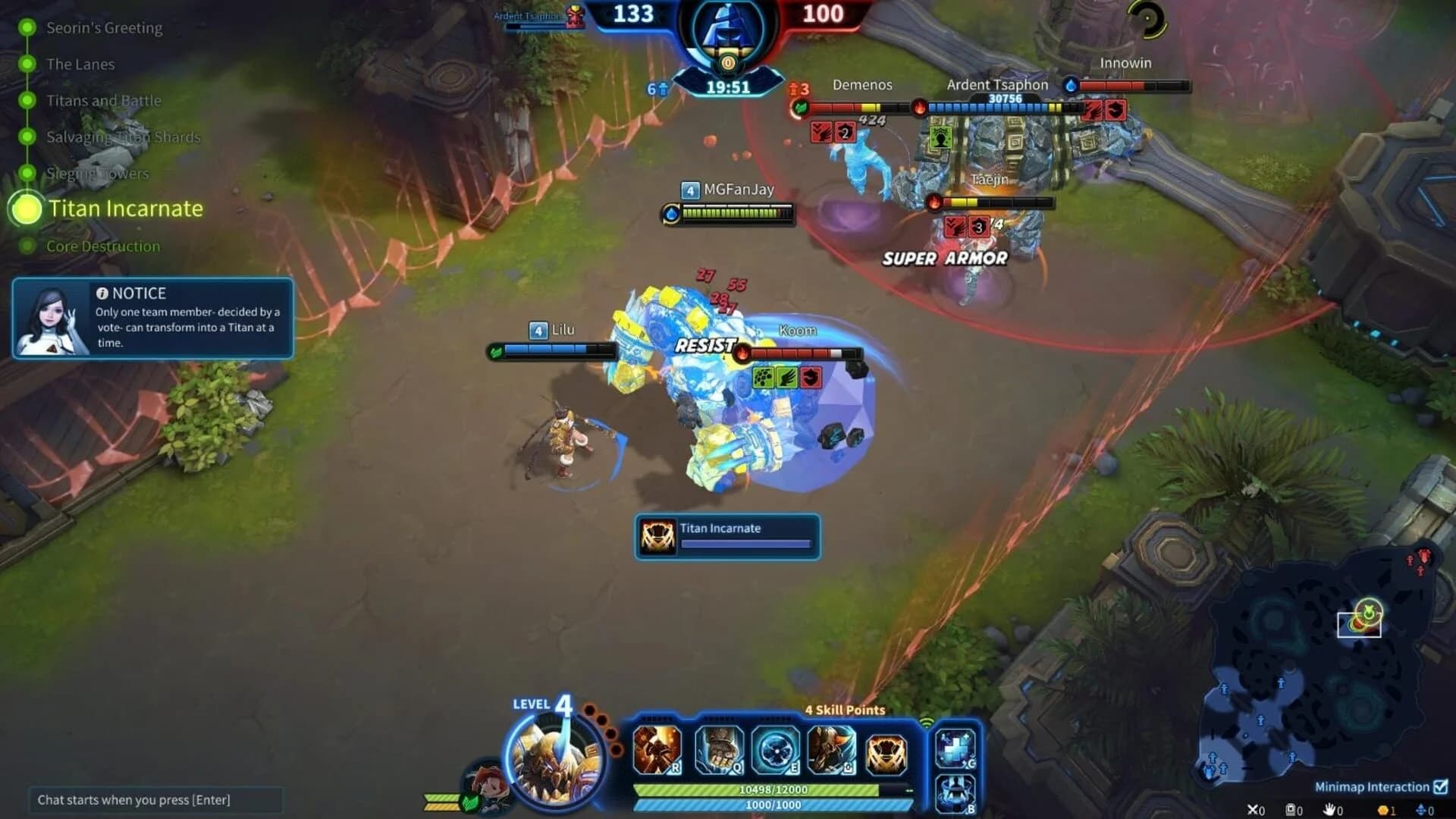Screen dimensions: 1456x819
Task: Select the R ultimate skill icon
Action: (x=657, y=751)
